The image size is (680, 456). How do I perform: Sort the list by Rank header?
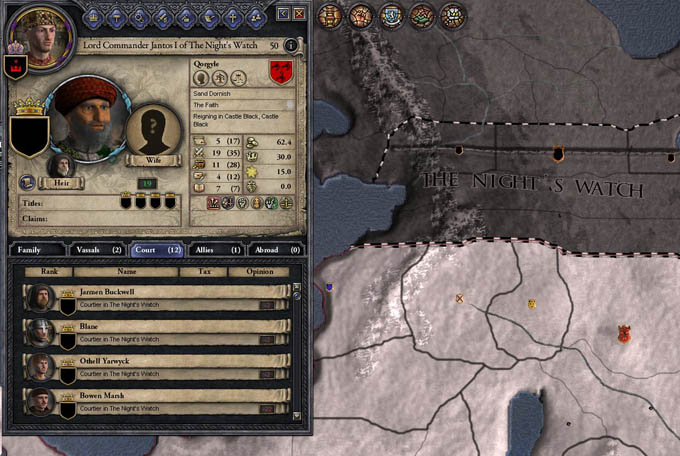(48, 271)
